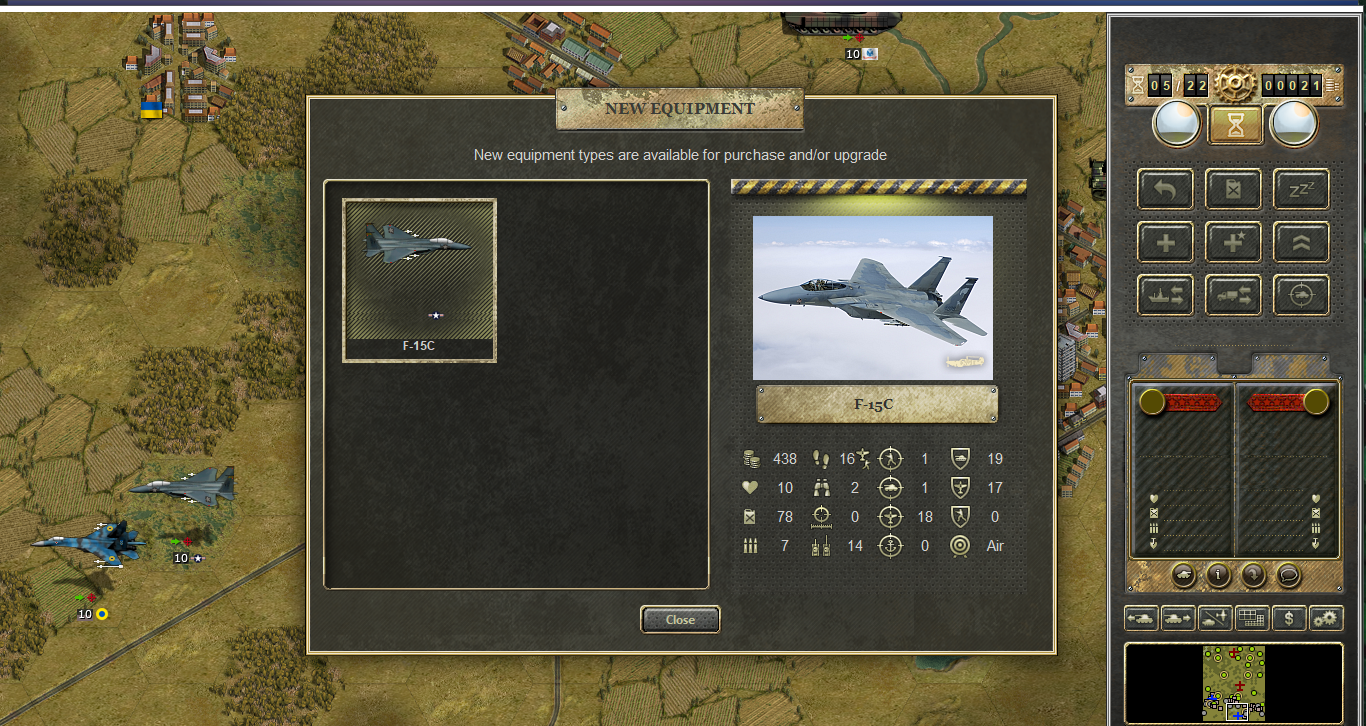Upgrade the unit with the chevrons button
Viewport: 1366px width, 726px height.
click(1301, 242)
